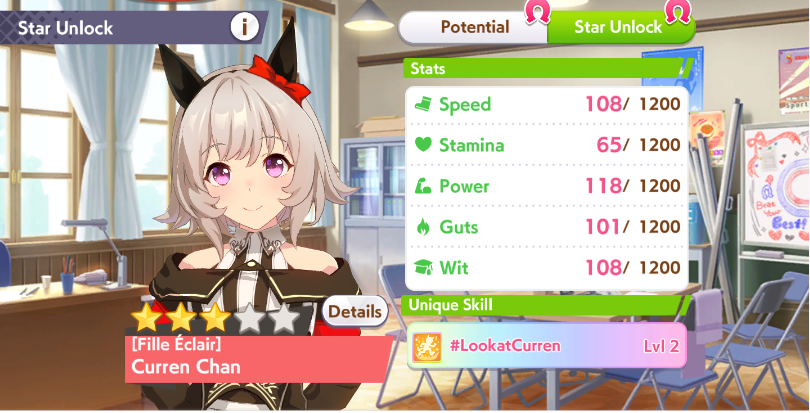Open the Star Unlock info icon
This screenshot has width=810, height=413.
(244, 27)
